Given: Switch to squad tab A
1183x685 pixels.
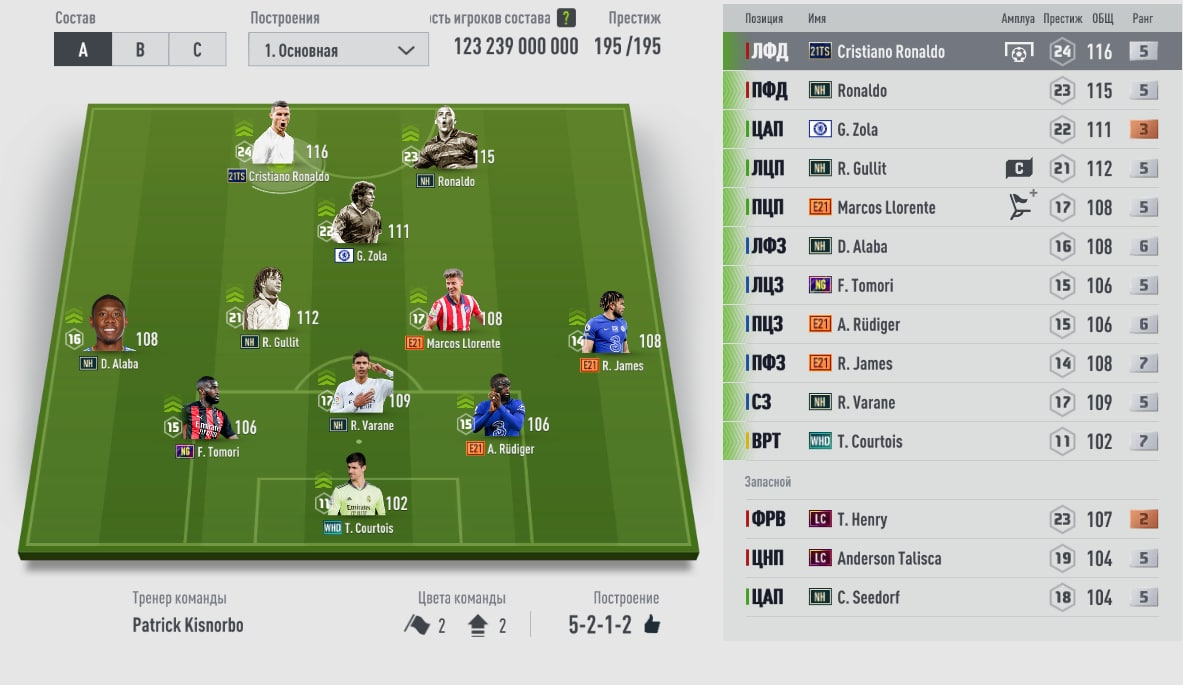Looking at the screenshot, I should [82, 50].
